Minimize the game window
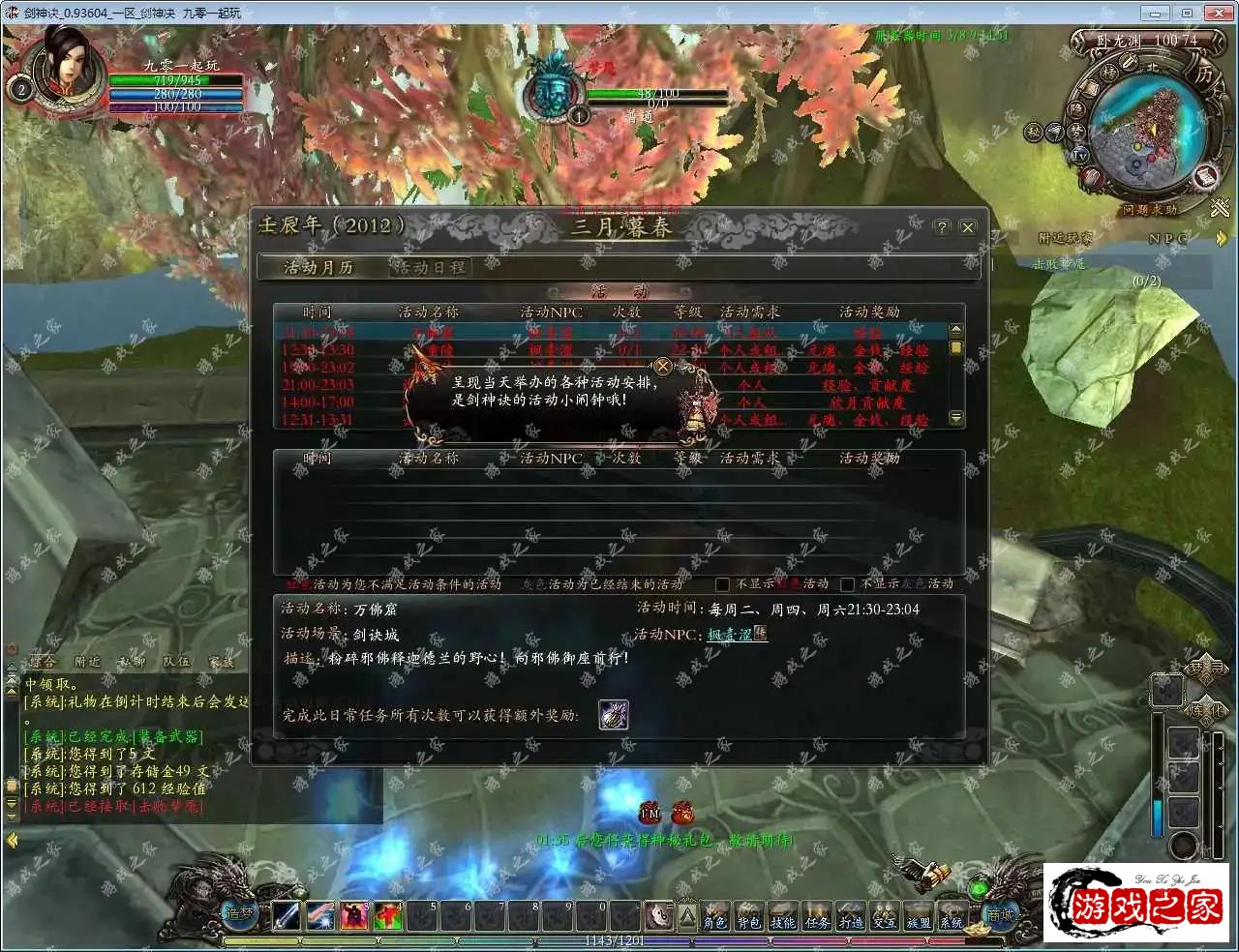Viewport: 1239px width, 952px height. (1154, 13)
